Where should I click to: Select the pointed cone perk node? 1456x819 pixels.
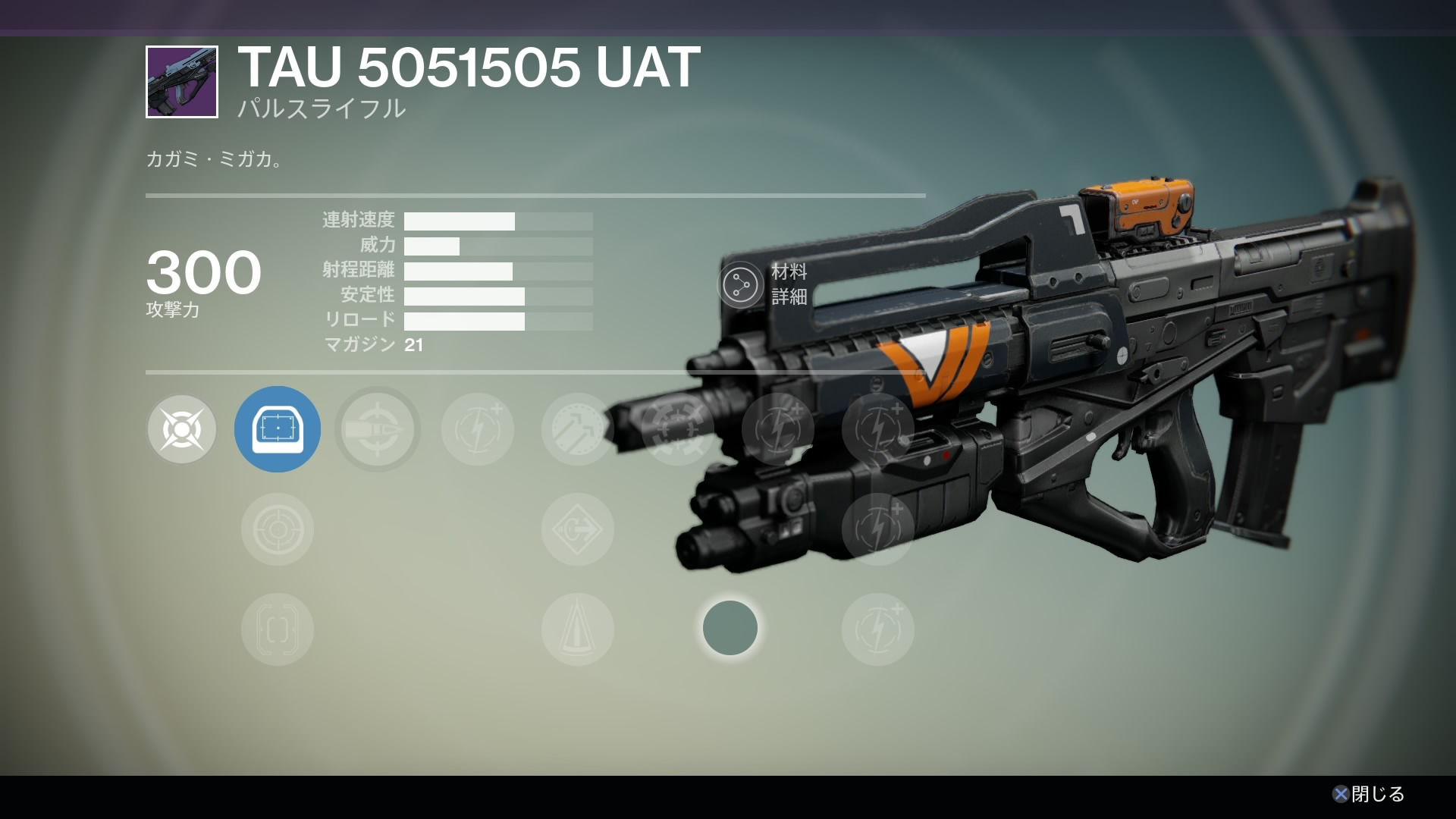pyautogui.click(x=577, y=629)
